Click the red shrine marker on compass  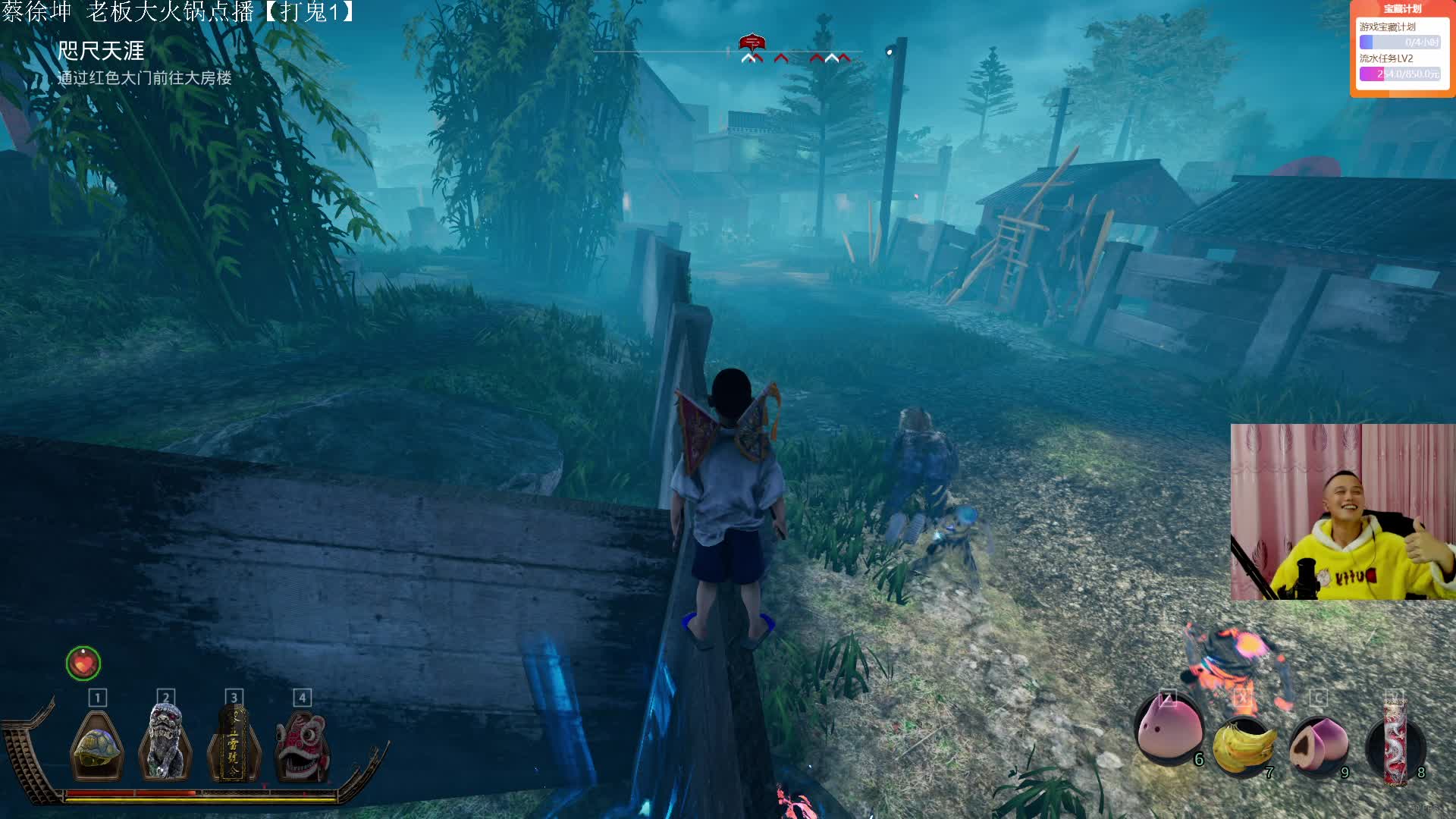click(x=752, y=42)
